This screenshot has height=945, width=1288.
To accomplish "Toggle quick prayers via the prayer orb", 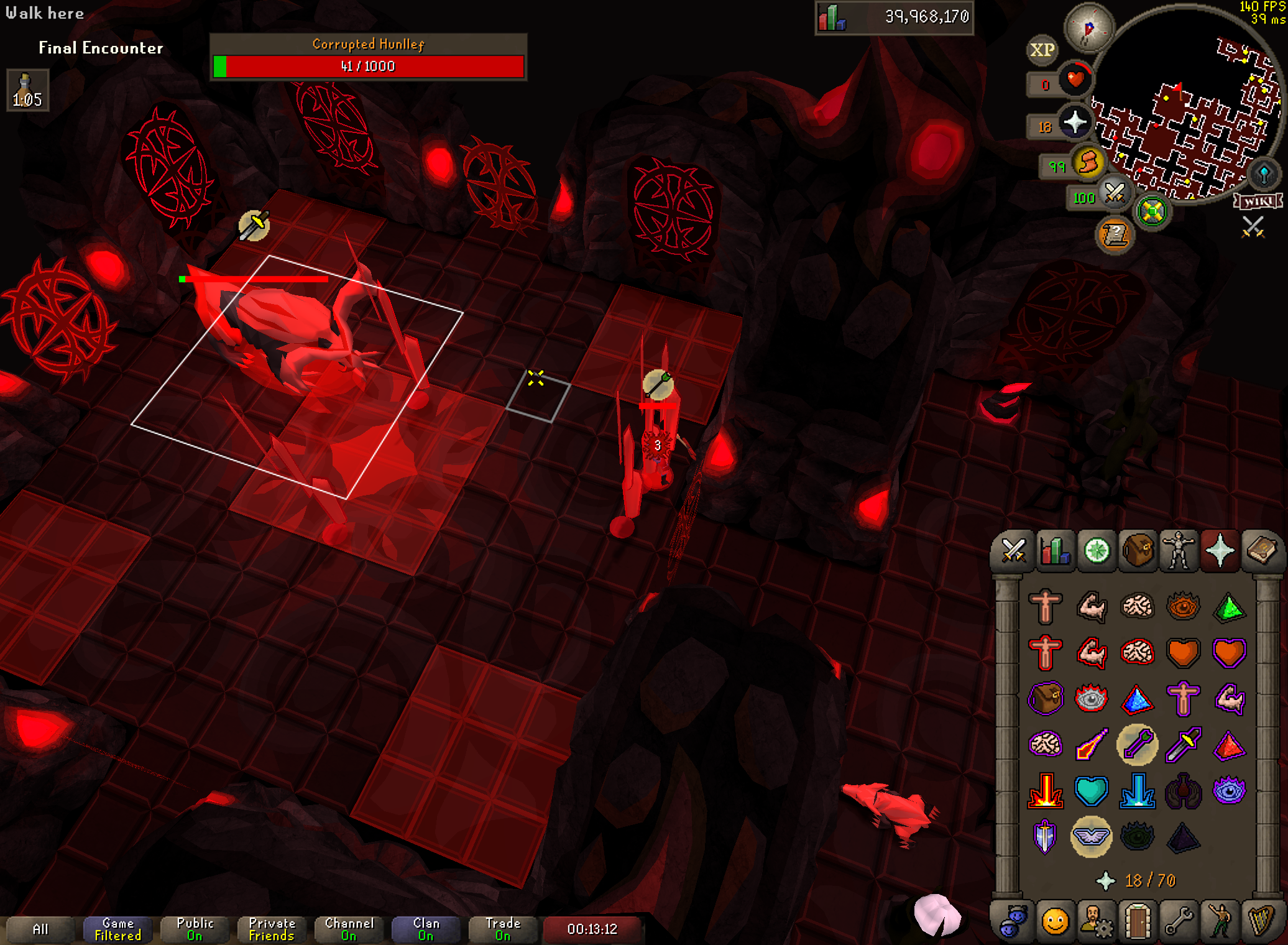I will (x=1075, y=122).
